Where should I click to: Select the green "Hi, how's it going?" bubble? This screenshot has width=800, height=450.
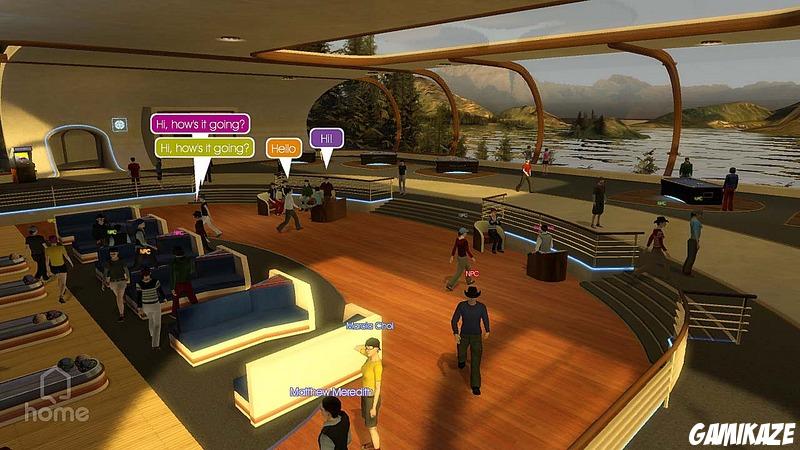205,148
